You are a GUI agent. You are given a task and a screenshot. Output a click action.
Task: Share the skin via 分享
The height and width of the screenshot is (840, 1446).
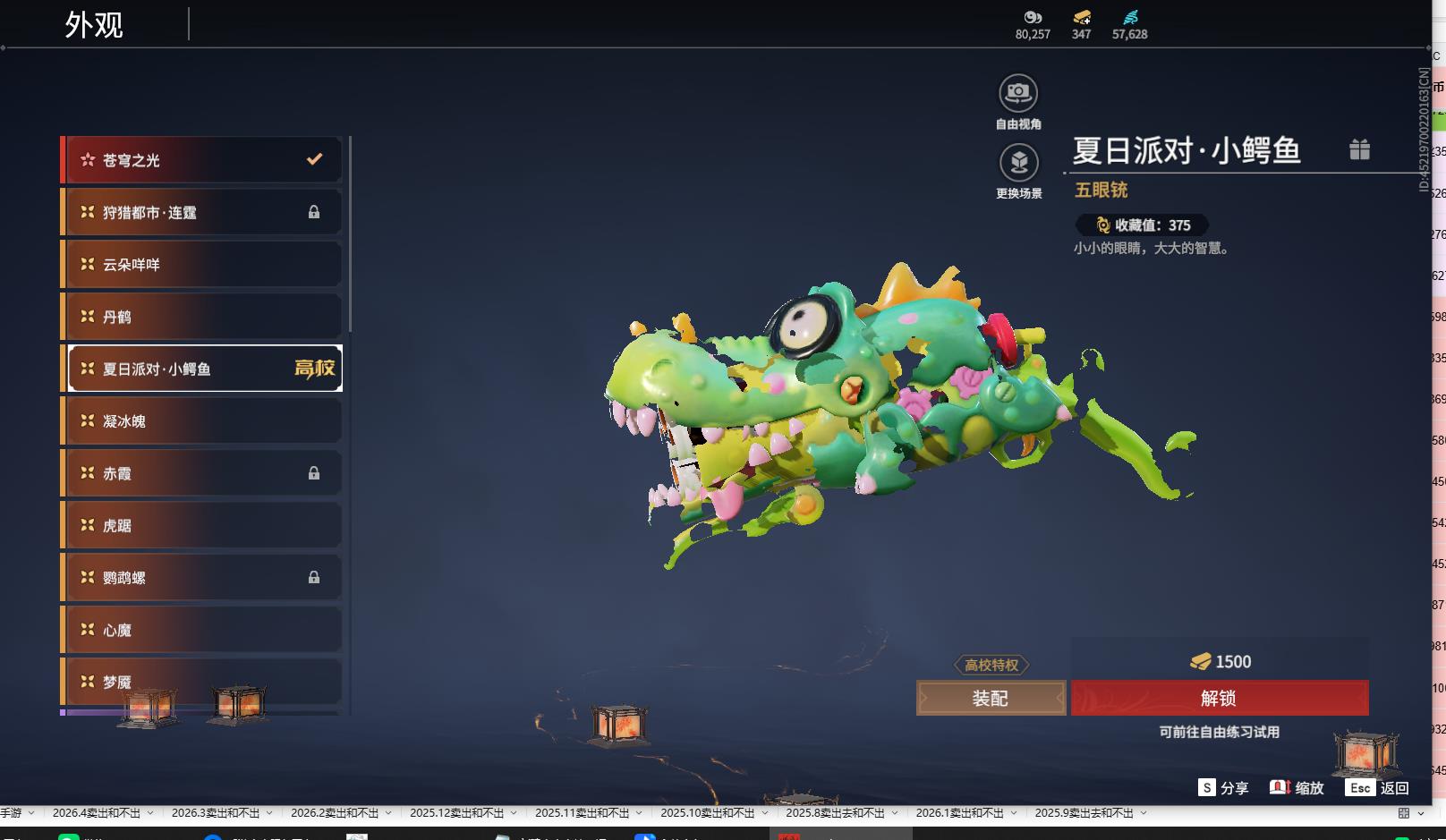tap(1223, 787)
